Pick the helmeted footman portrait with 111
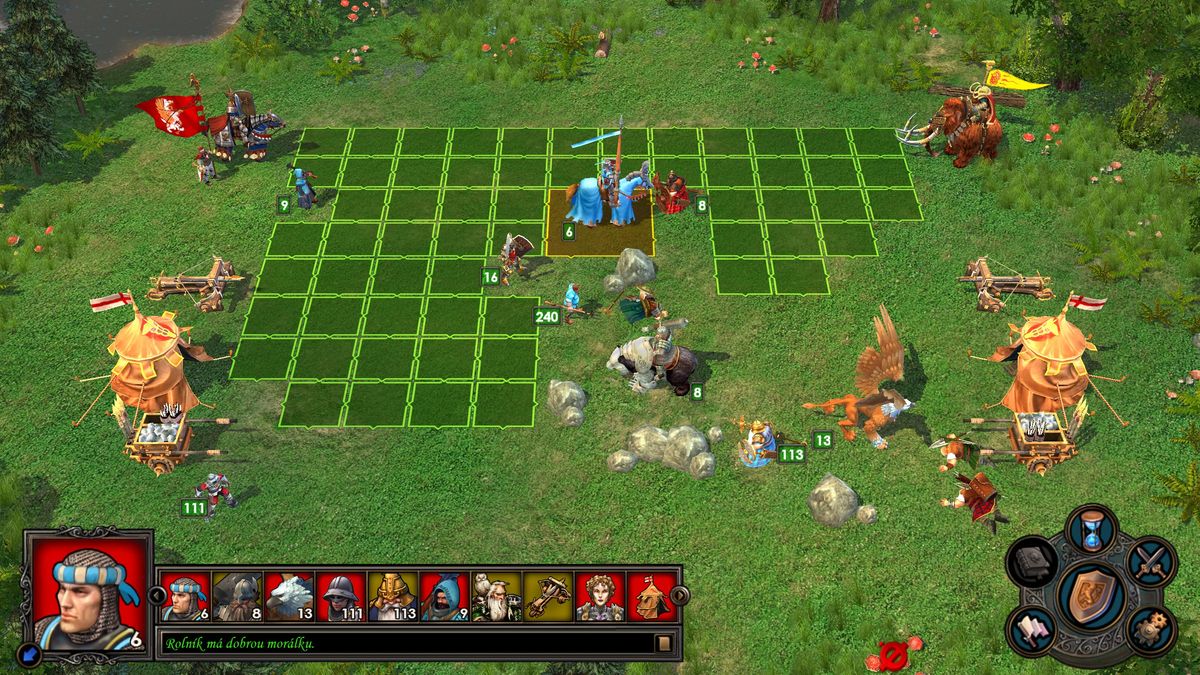 click(x=342, y=597)
